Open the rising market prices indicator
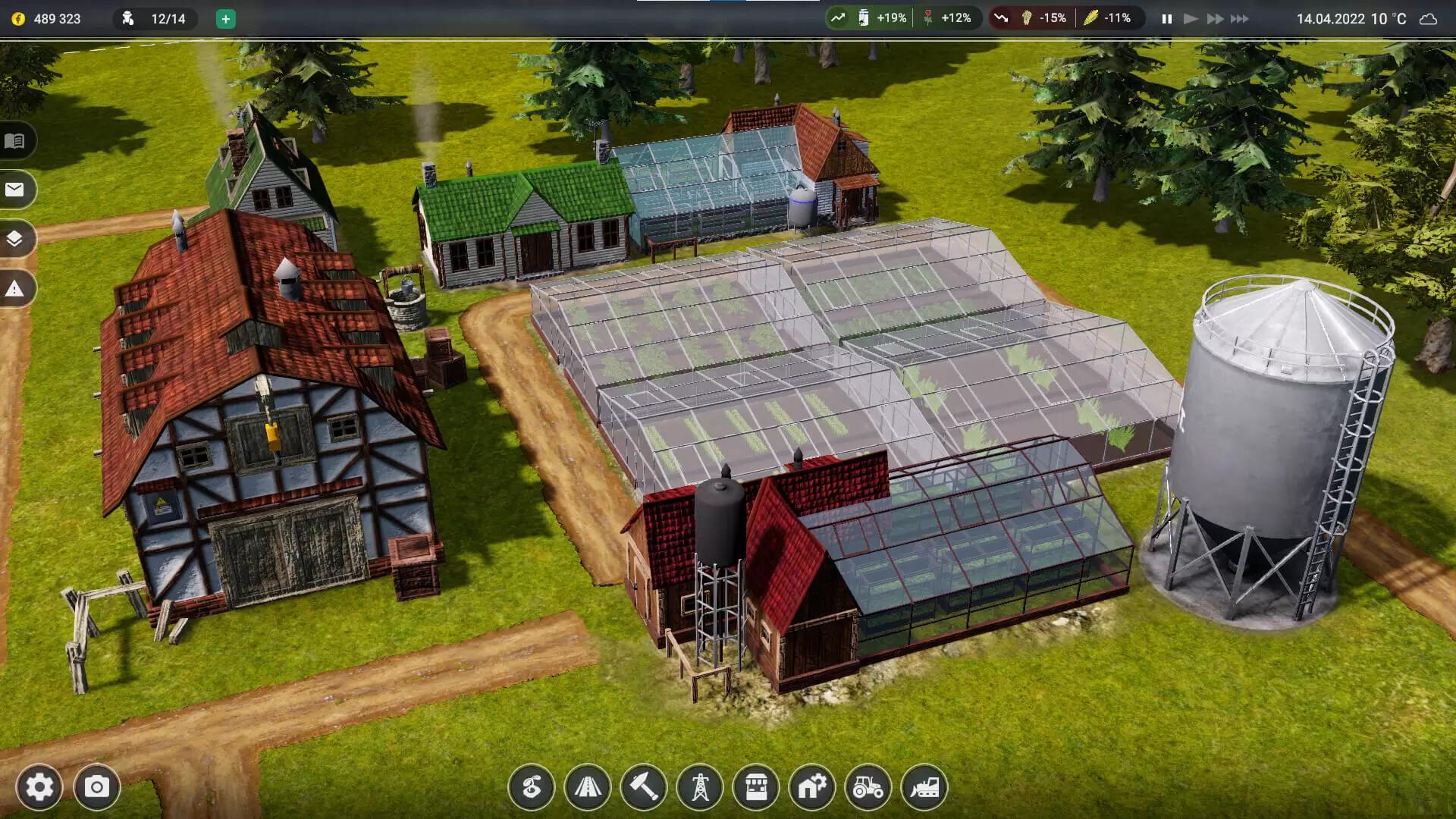The width and height of the screenshot is (1456, 819). 838,18
